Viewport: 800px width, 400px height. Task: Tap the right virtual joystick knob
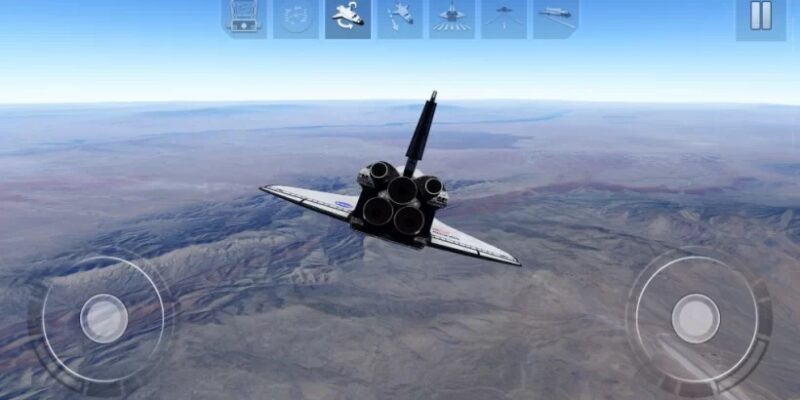pos(696,318)
